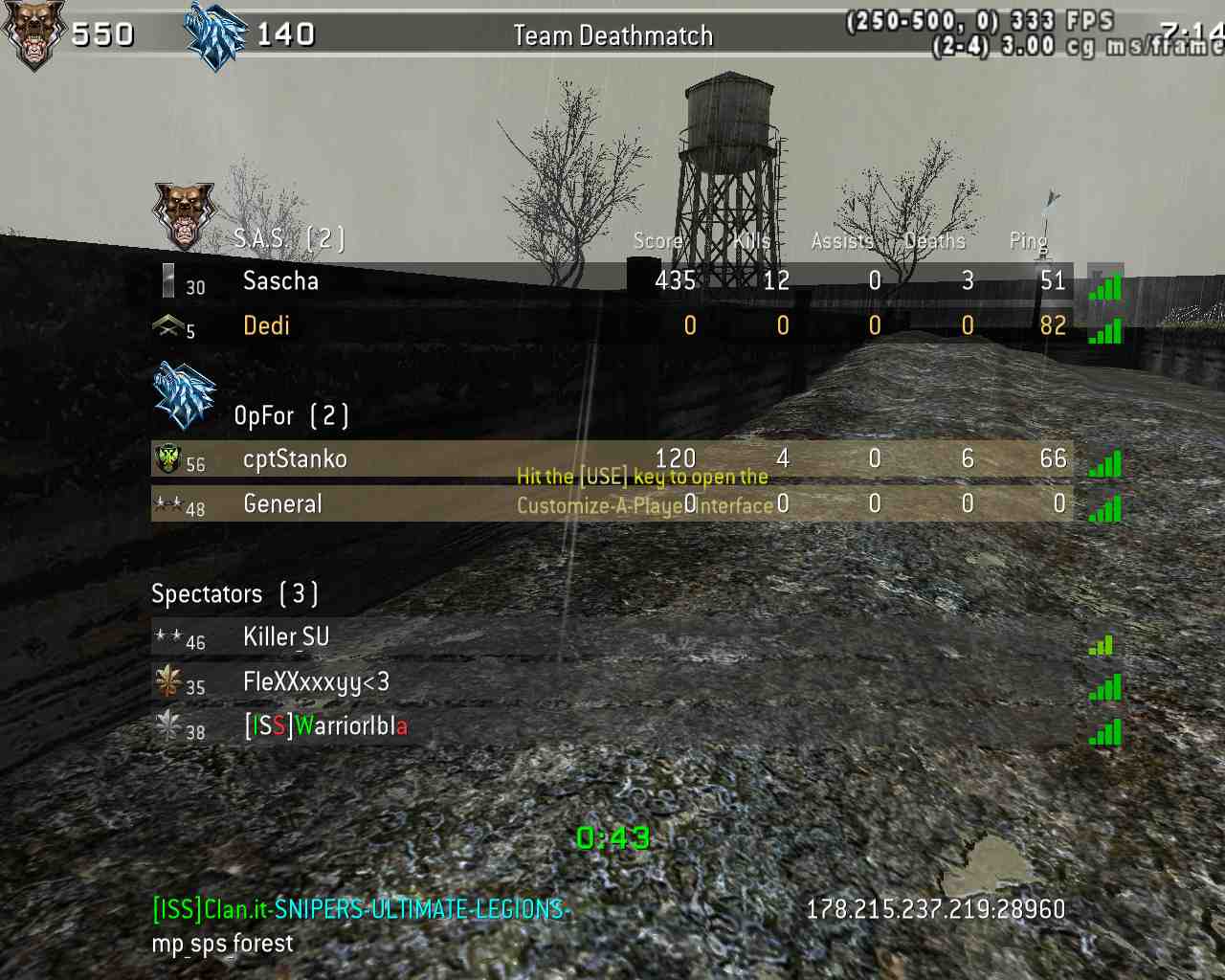Choose the [ISS]WarriorIbla spectator row
This screenshot has width=1225, height=980.
[x=325, y=726]
